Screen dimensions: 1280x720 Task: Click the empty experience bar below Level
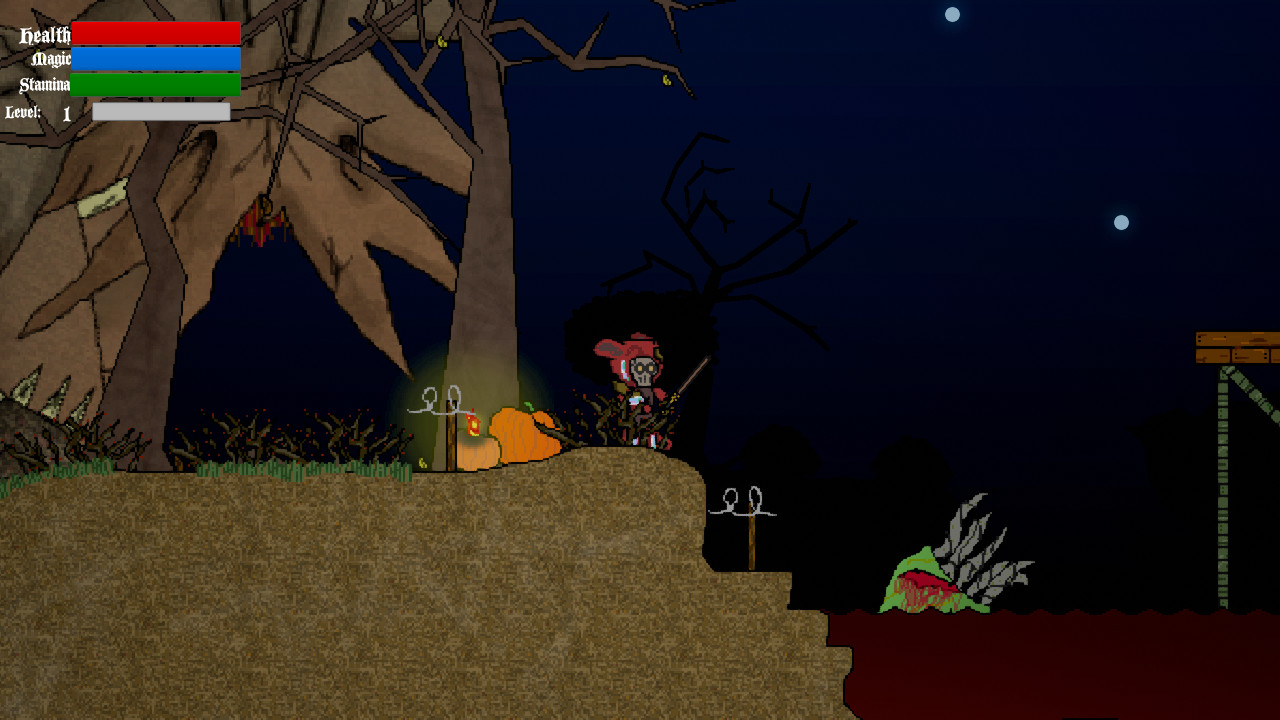pos(160,110)
